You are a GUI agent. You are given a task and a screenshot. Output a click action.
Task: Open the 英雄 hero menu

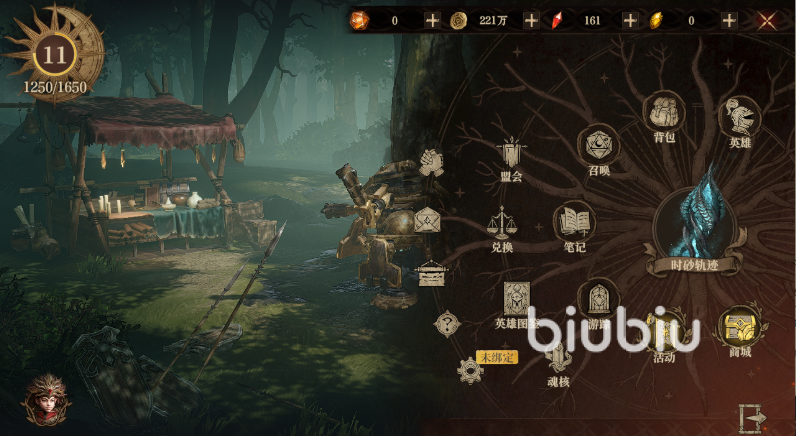tap(740, 117)
